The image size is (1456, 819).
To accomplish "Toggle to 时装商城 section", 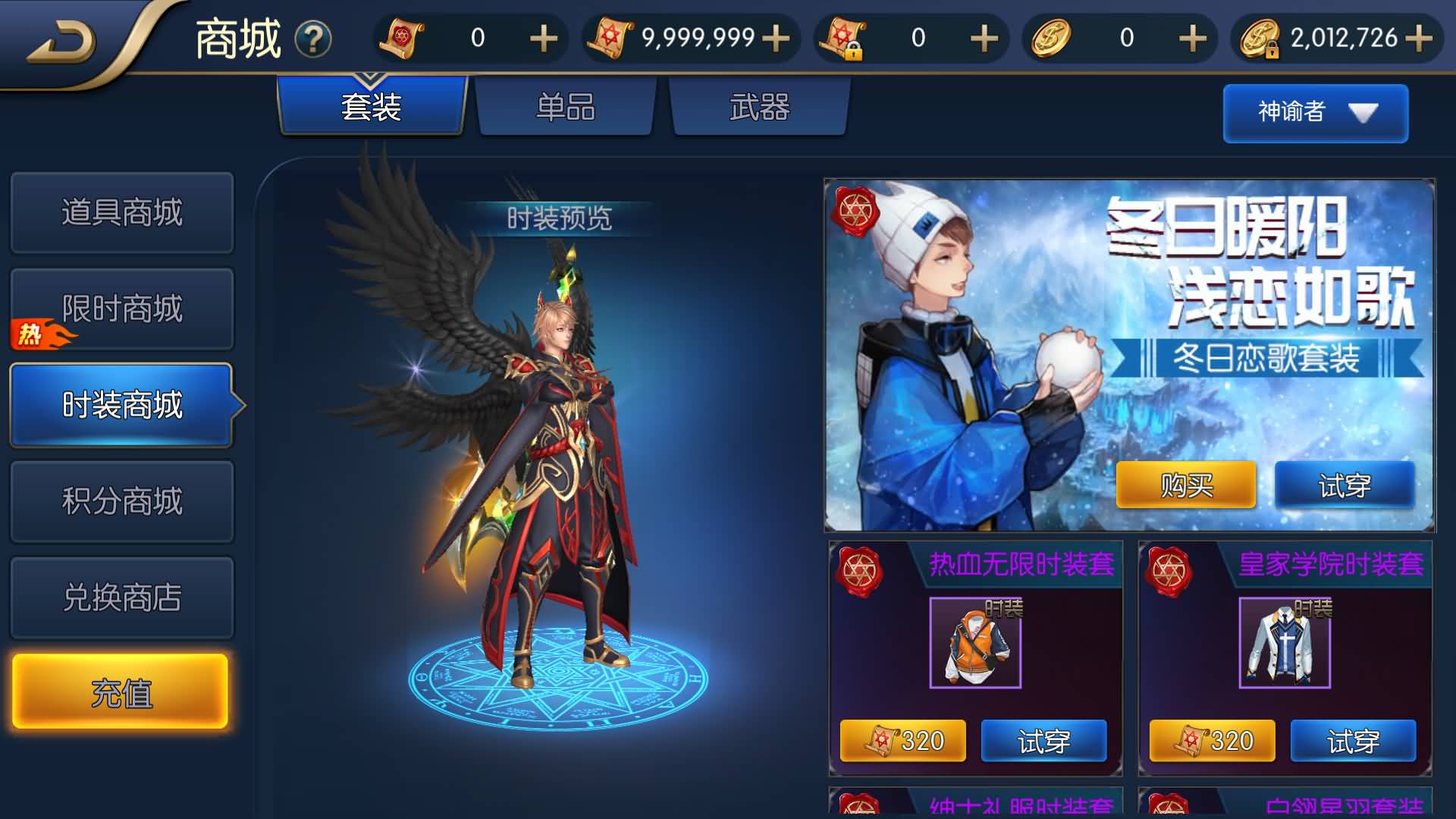I will [121, 406].
